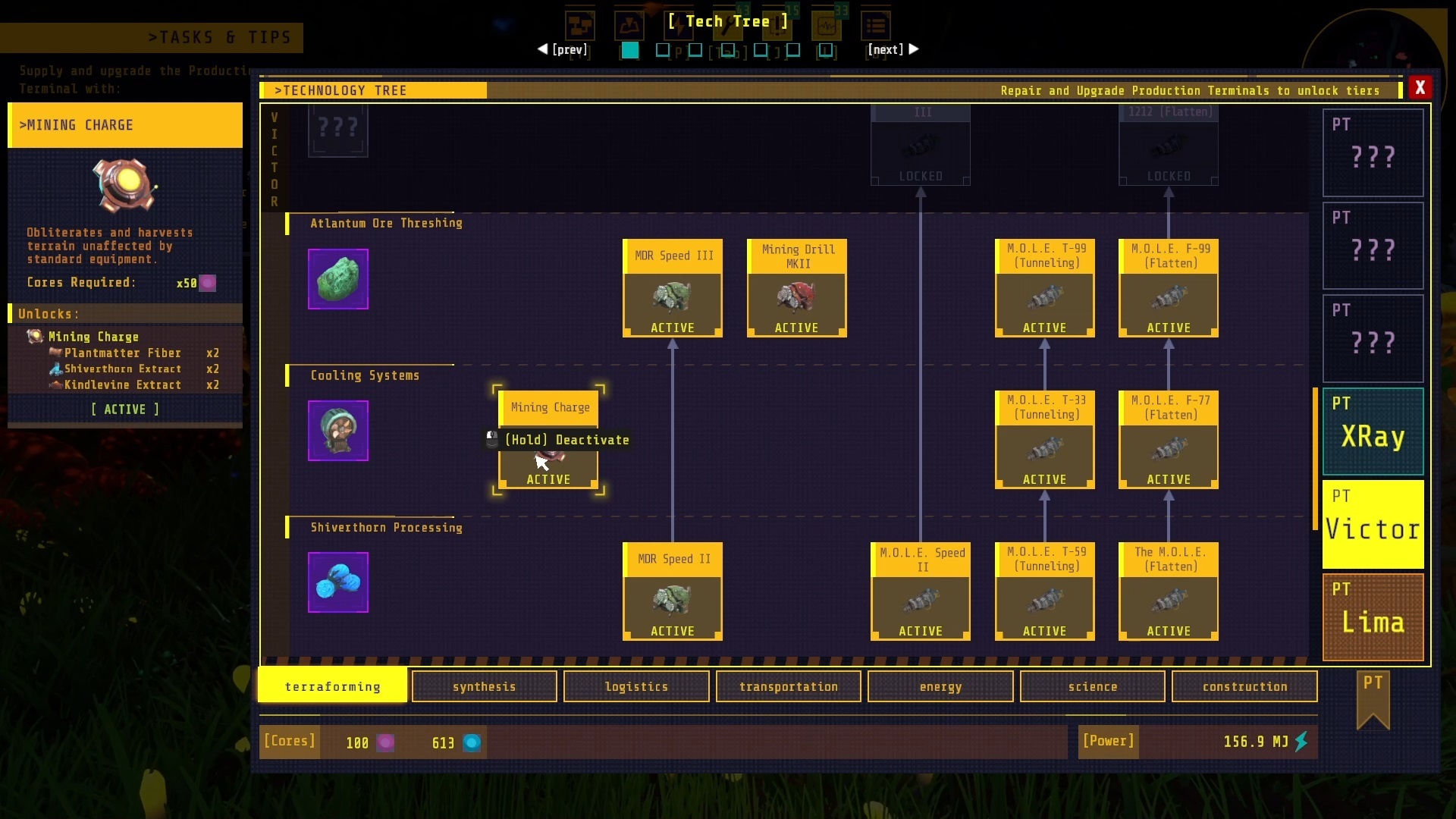Select the PT XRay terminal entry

1373,430
